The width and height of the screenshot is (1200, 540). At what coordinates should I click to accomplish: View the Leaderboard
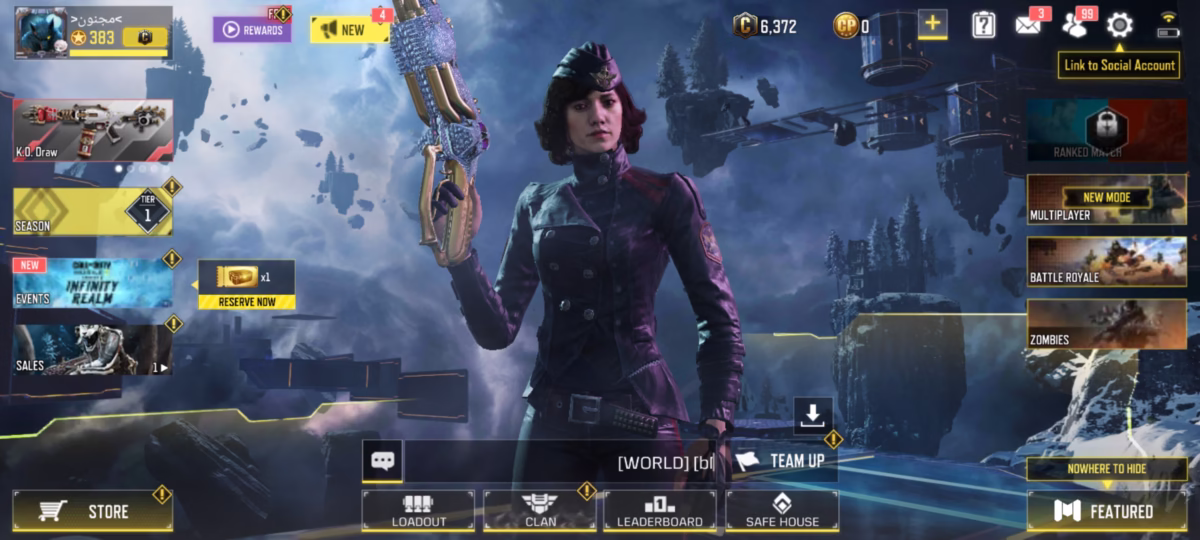[660, 510]
